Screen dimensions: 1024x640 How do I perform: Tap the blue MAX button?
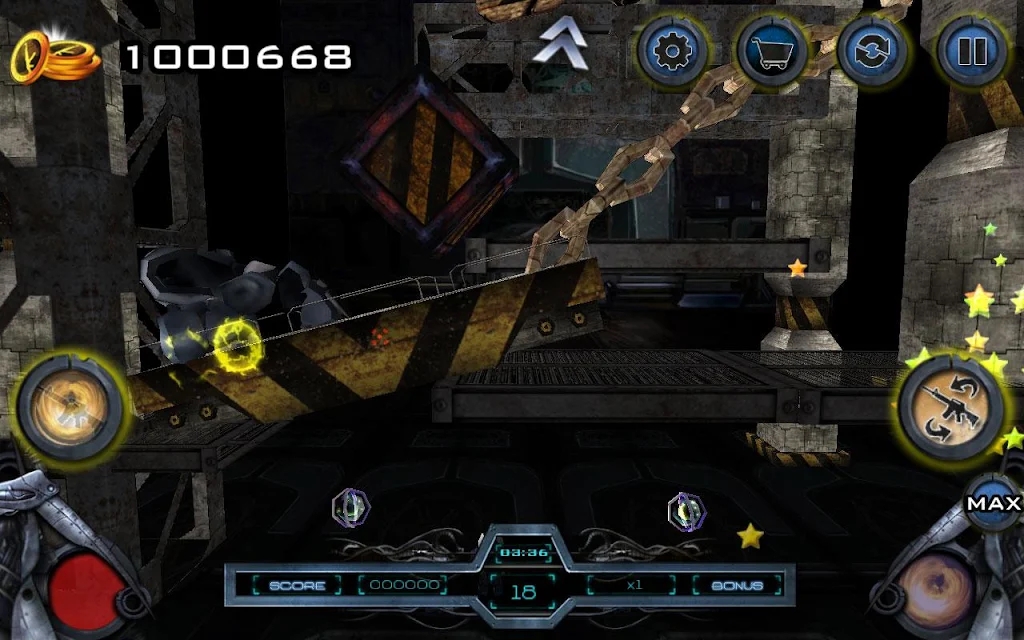pos(993,504)
